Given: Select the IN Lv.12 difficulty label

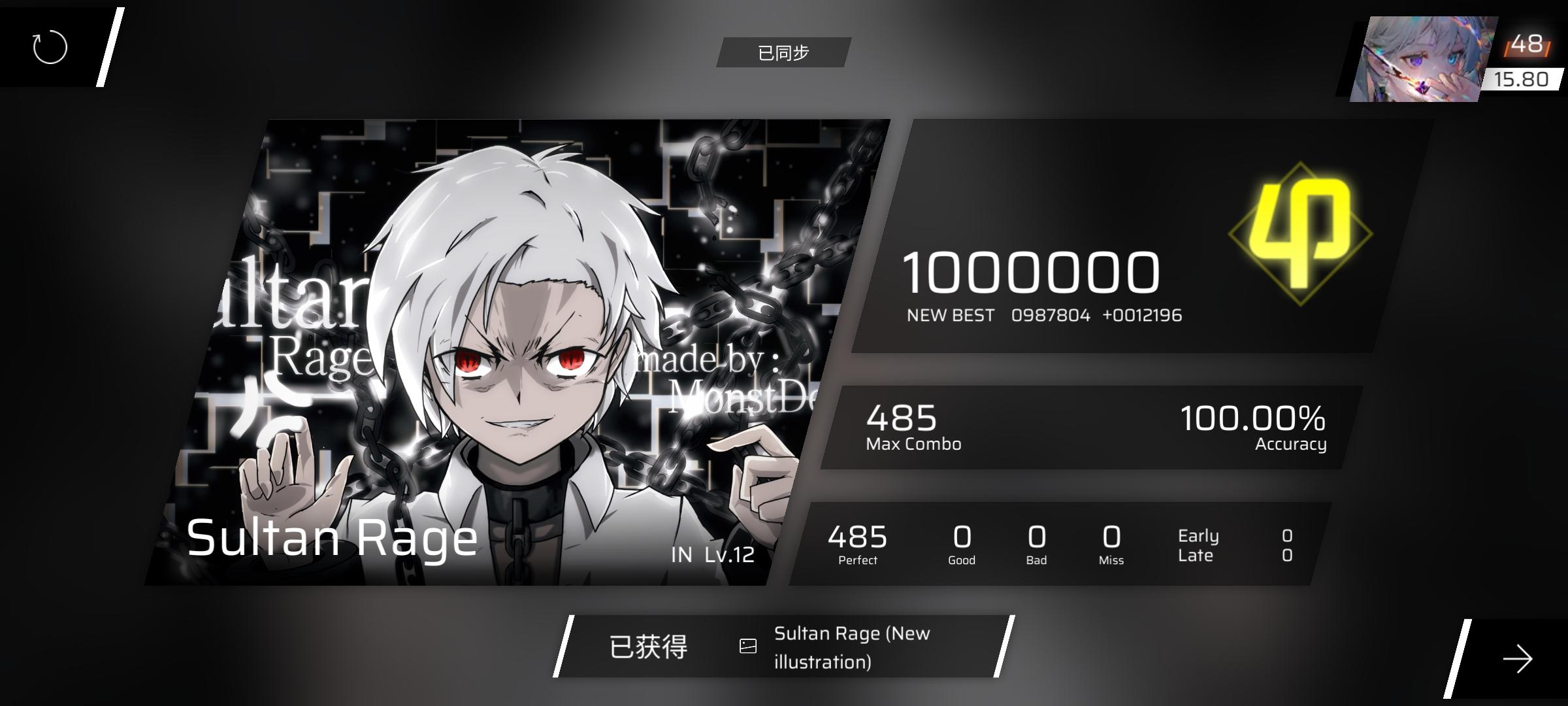Looking at the screenshot, I should (x=712, y=556).
